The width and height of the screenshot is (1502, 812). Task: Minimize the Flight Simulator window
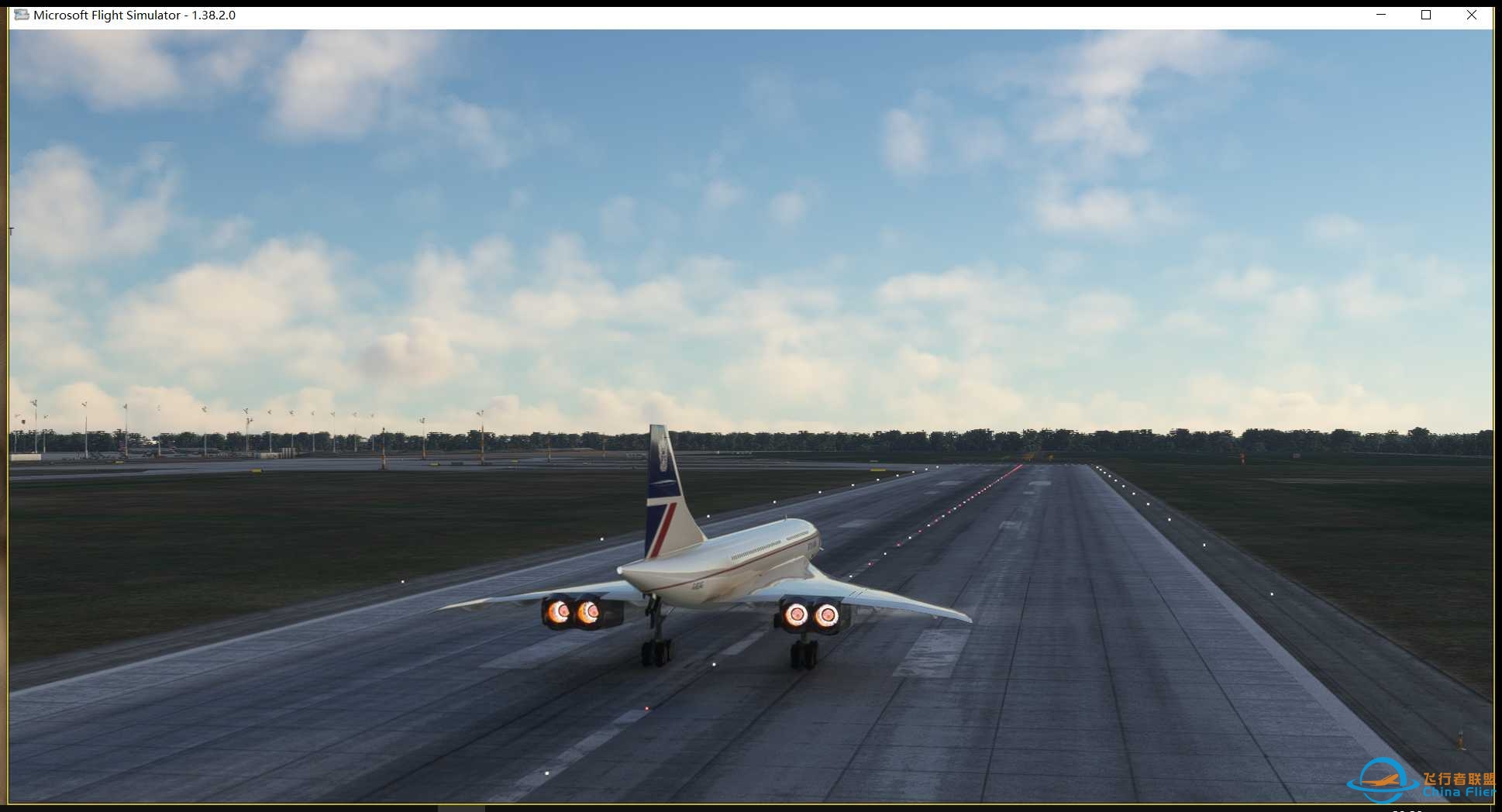coord(1380,15)
